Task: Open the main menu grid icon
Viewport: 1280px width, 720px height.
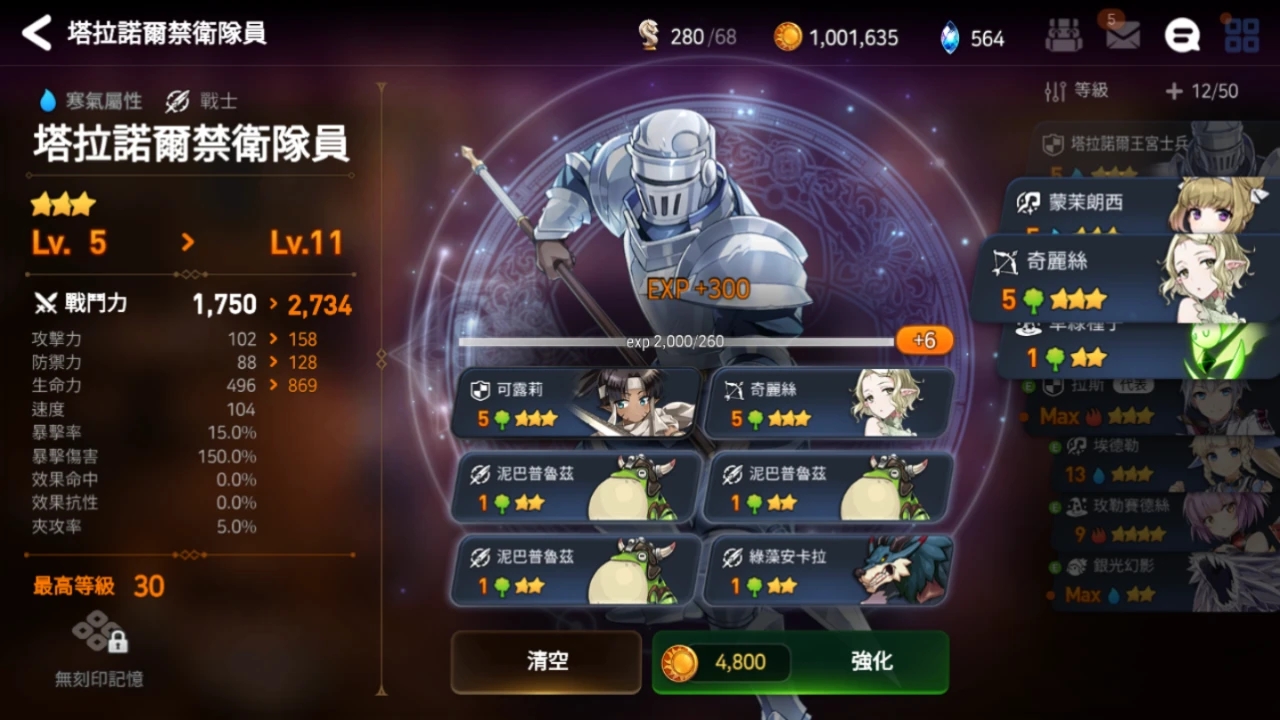Action: pos(1242,36)
